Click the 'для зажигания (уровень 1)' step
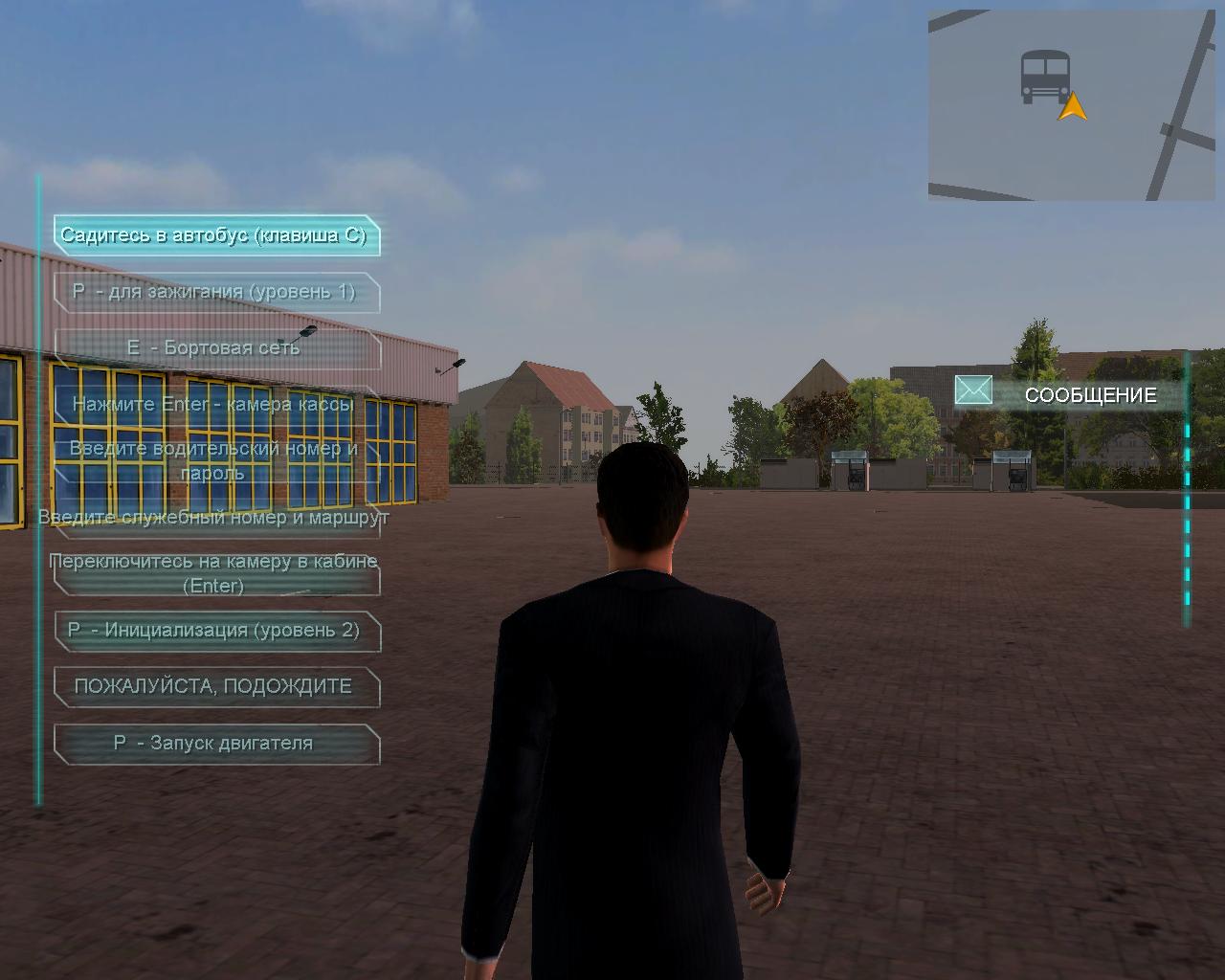1225x980 pixels. (x=215, y=292)
